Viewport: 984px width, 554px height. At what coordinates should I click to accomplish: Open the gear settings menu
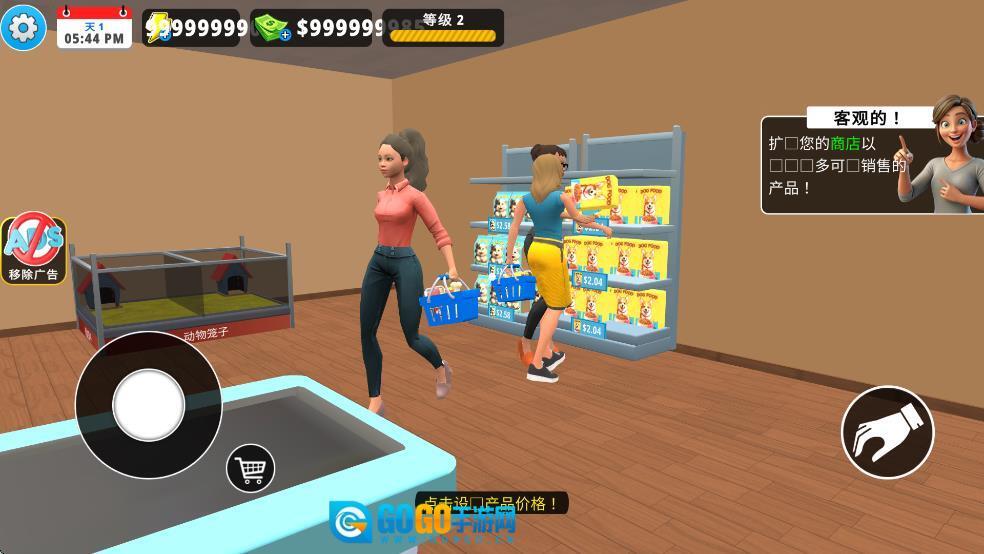pyautogui.click(x=23, y=27)
